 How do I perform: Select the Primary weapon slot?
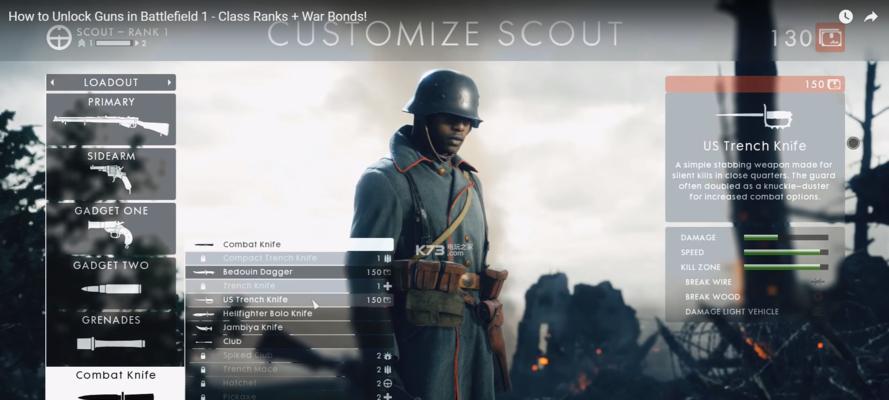coord(110,118)
